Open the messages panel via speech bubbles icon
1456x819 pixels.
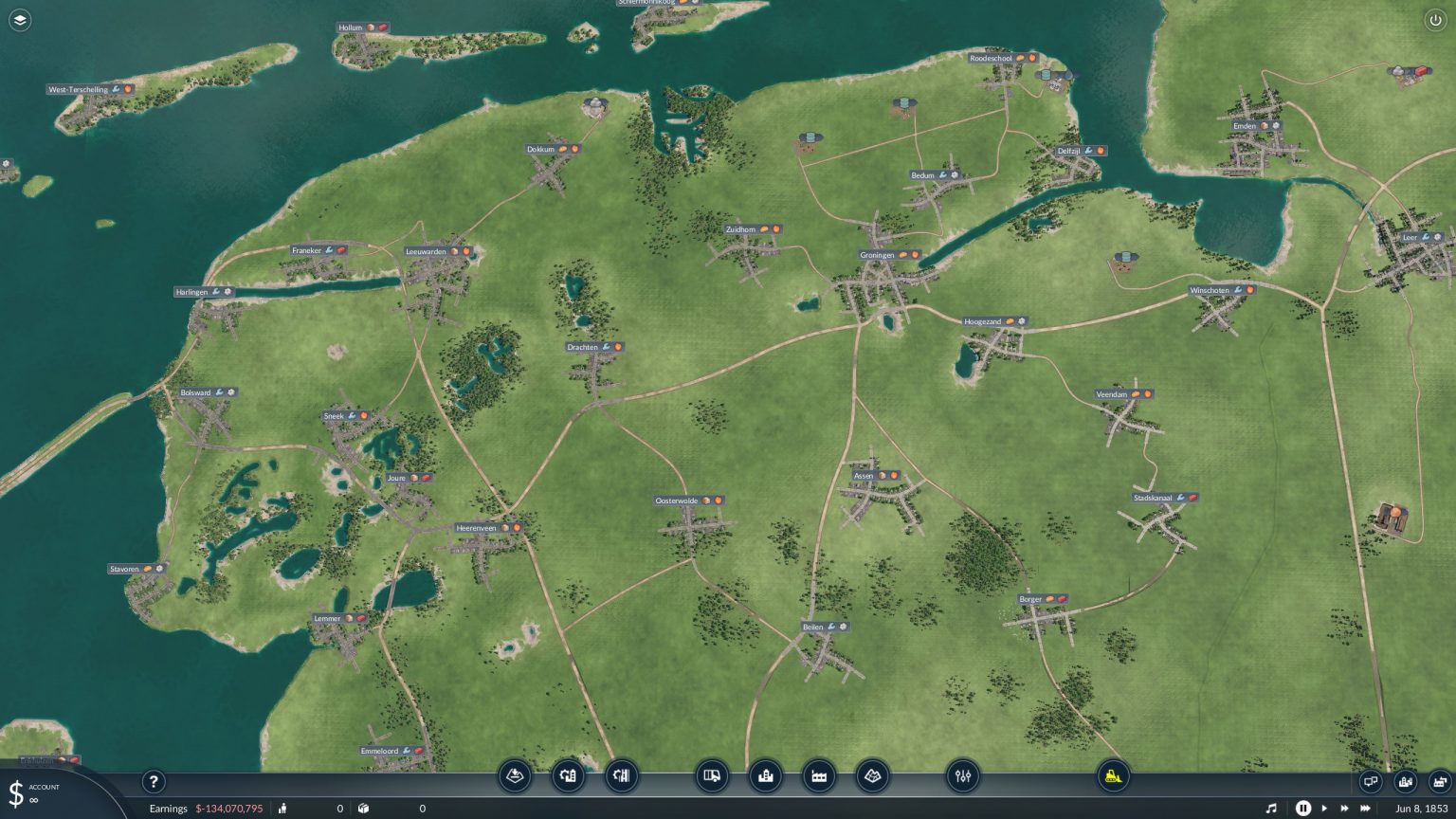(x=1371, y=781)
